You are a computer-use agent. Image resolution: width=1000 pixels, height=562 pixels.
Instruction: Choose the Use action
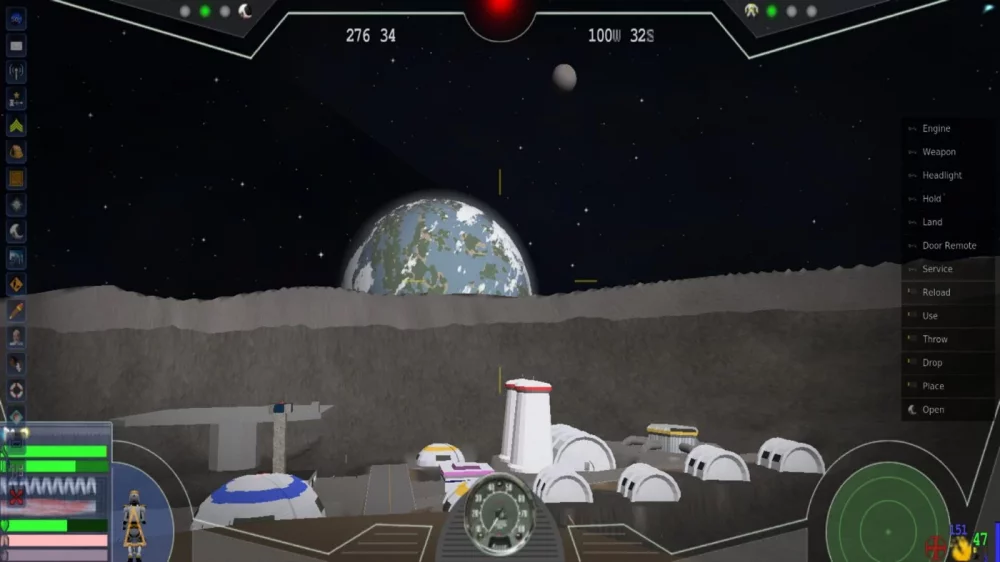[x=930, y=316]
